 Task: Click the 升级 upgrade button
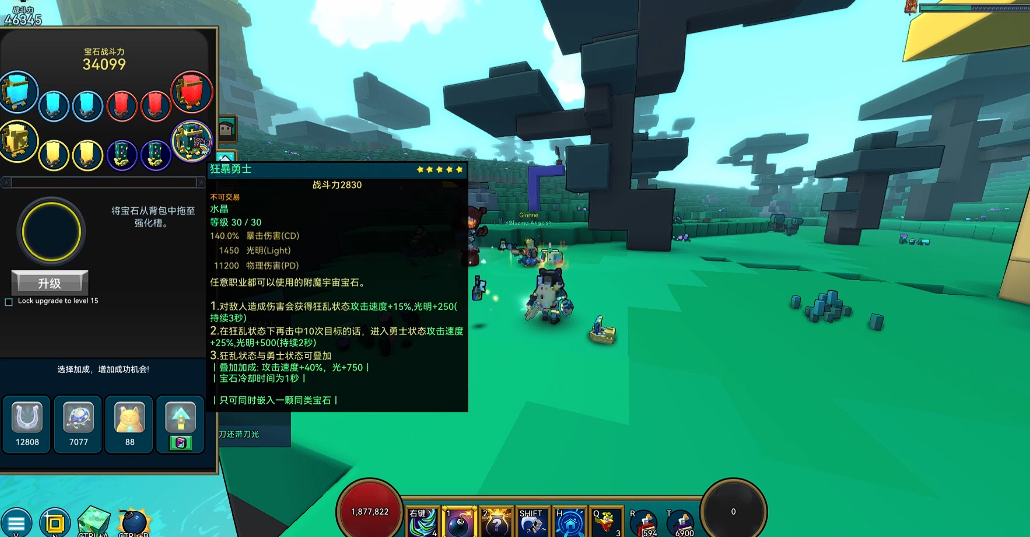point(49,283)
